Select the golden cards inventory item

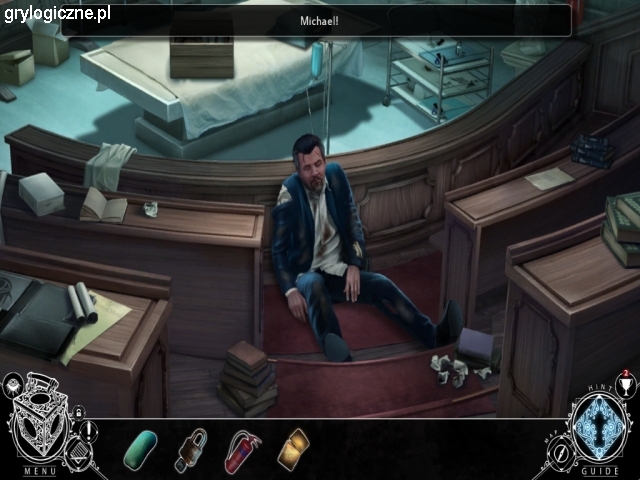294,446
